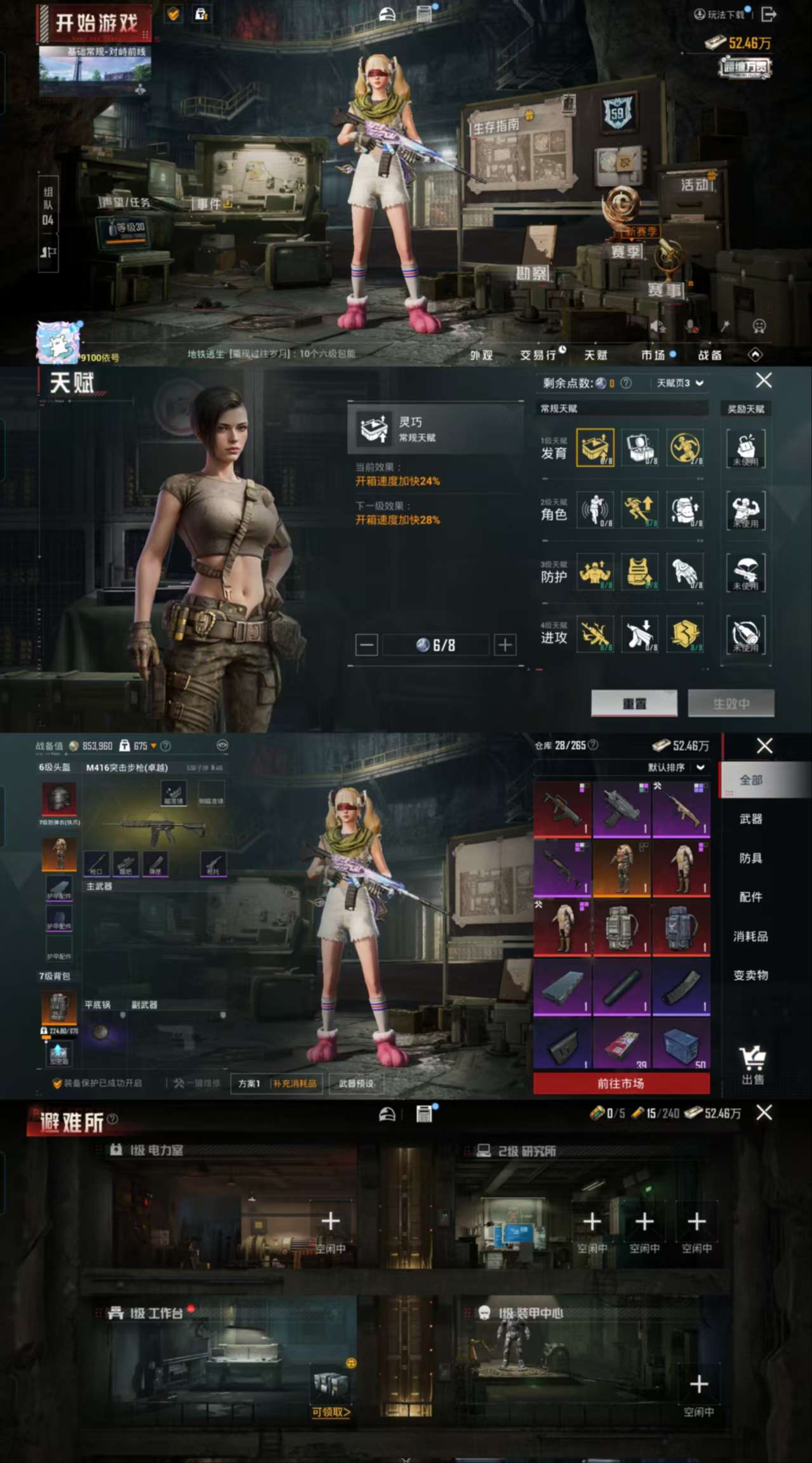Open the 市场 market menu

(x=653, y=355)
